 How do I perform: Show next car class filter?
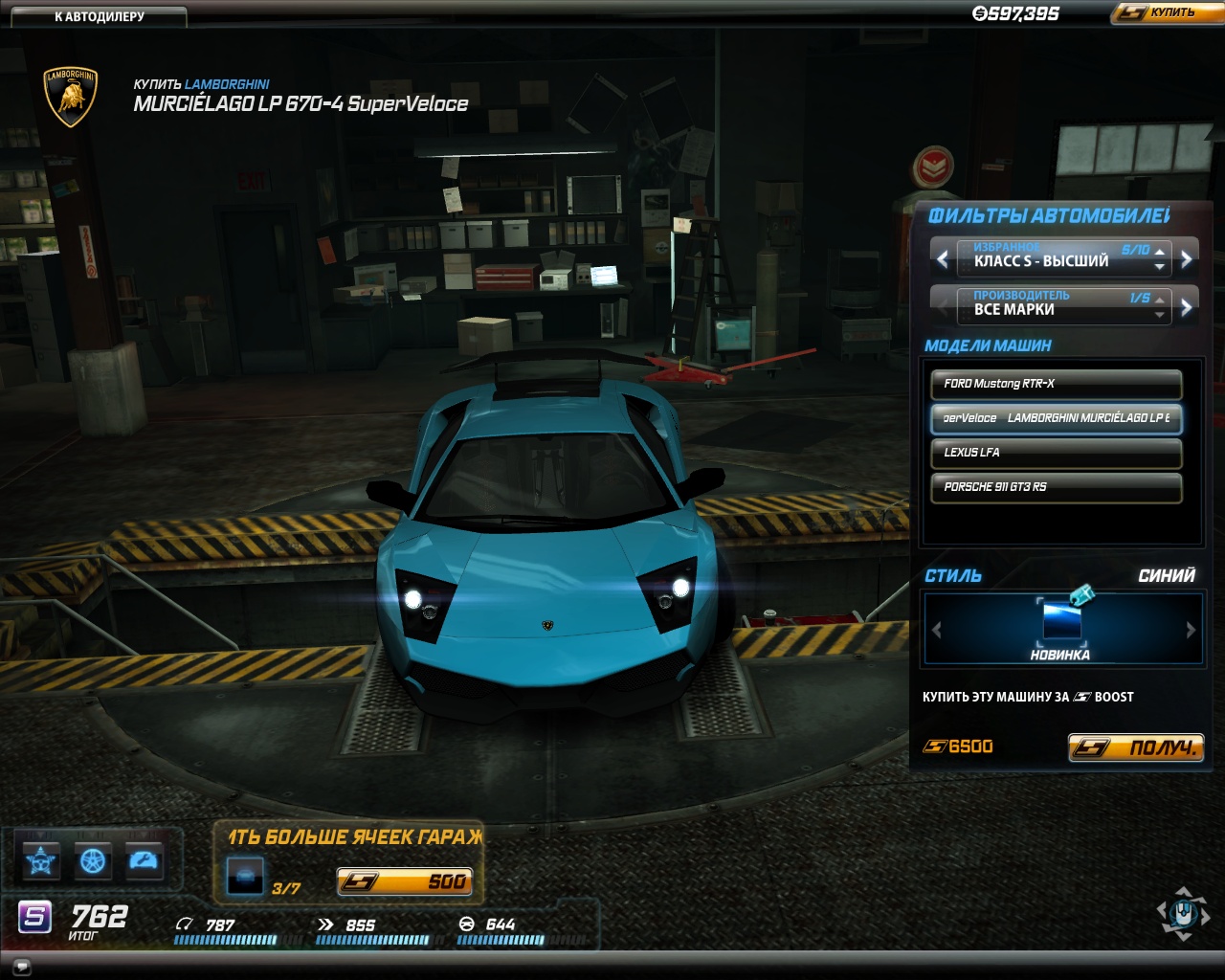(1187, 258)
